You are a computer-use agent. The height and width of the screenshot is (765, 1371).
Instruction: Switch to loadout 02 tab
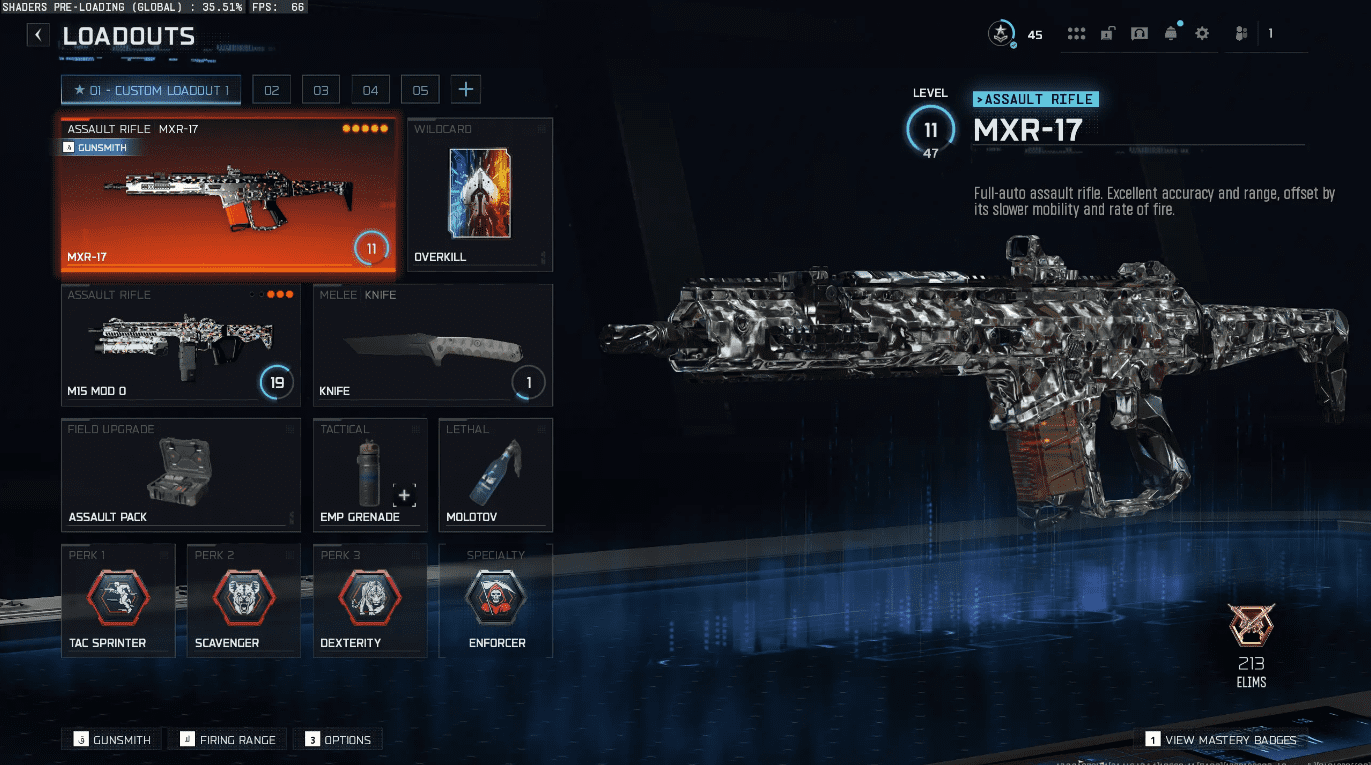click(271, 90)
